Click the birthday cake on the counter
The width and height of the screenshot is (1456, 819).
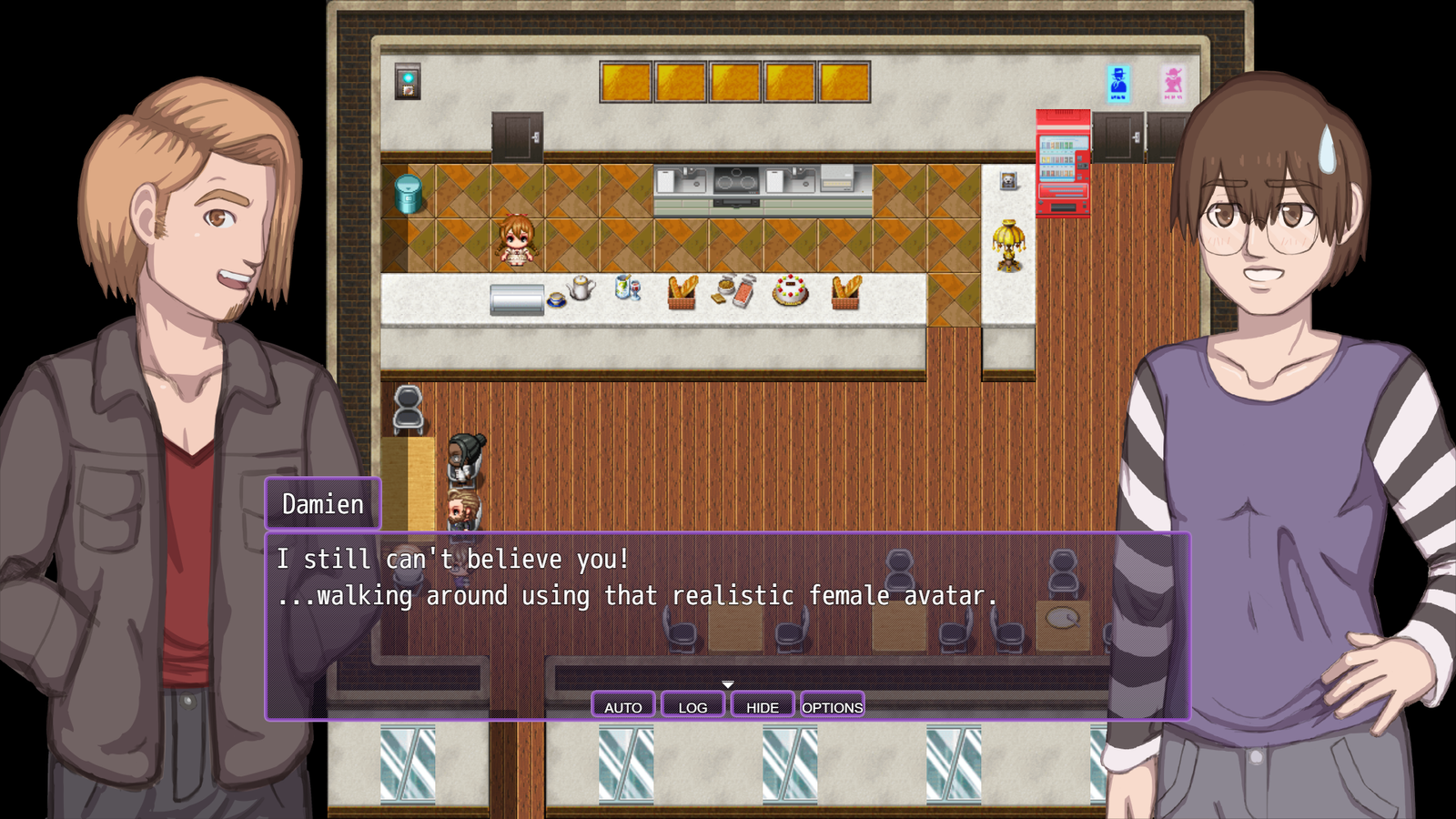tap(788, 291)
